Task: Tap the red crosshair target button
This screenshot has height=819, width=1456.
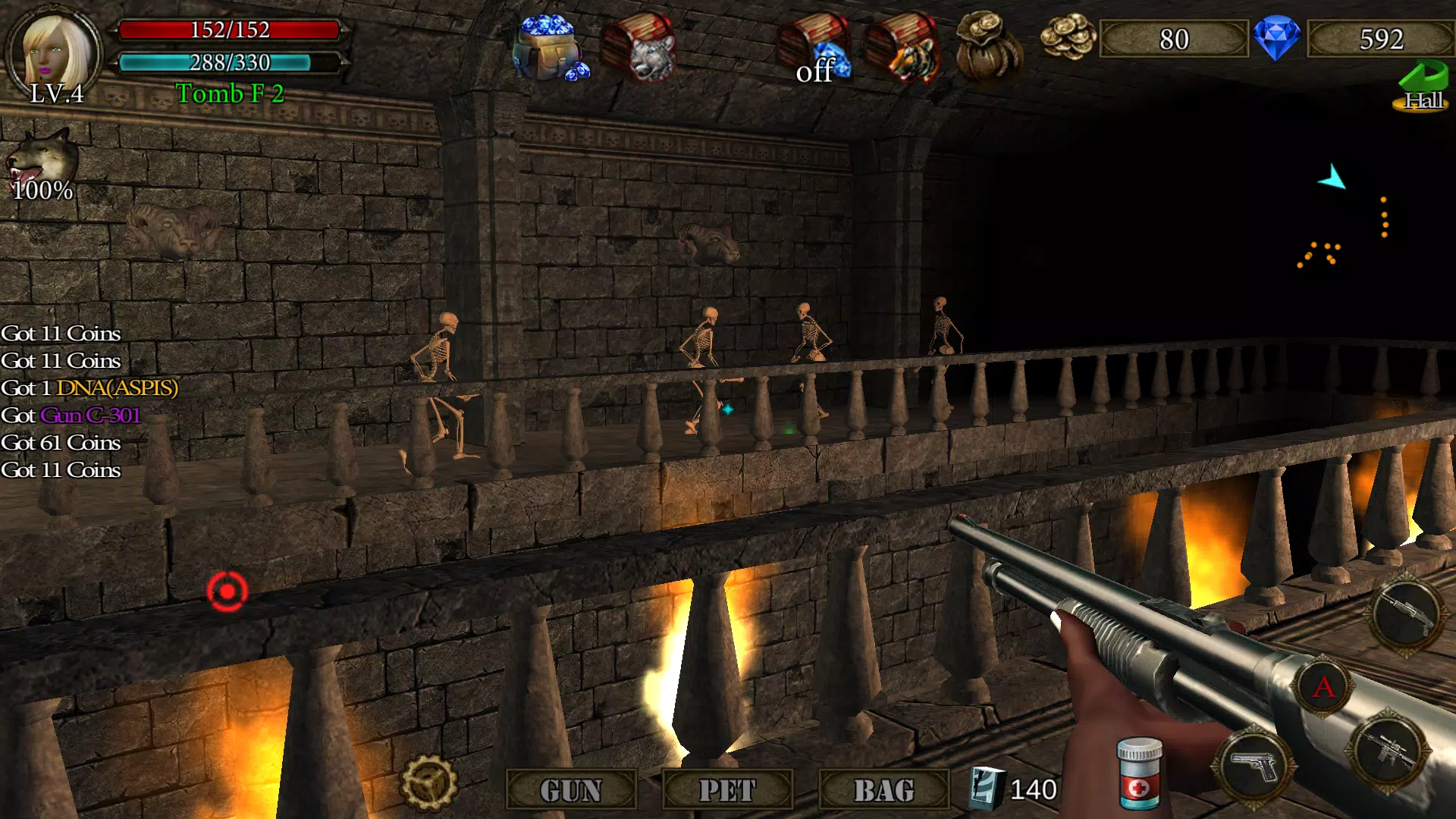Action: coord(227,591)
